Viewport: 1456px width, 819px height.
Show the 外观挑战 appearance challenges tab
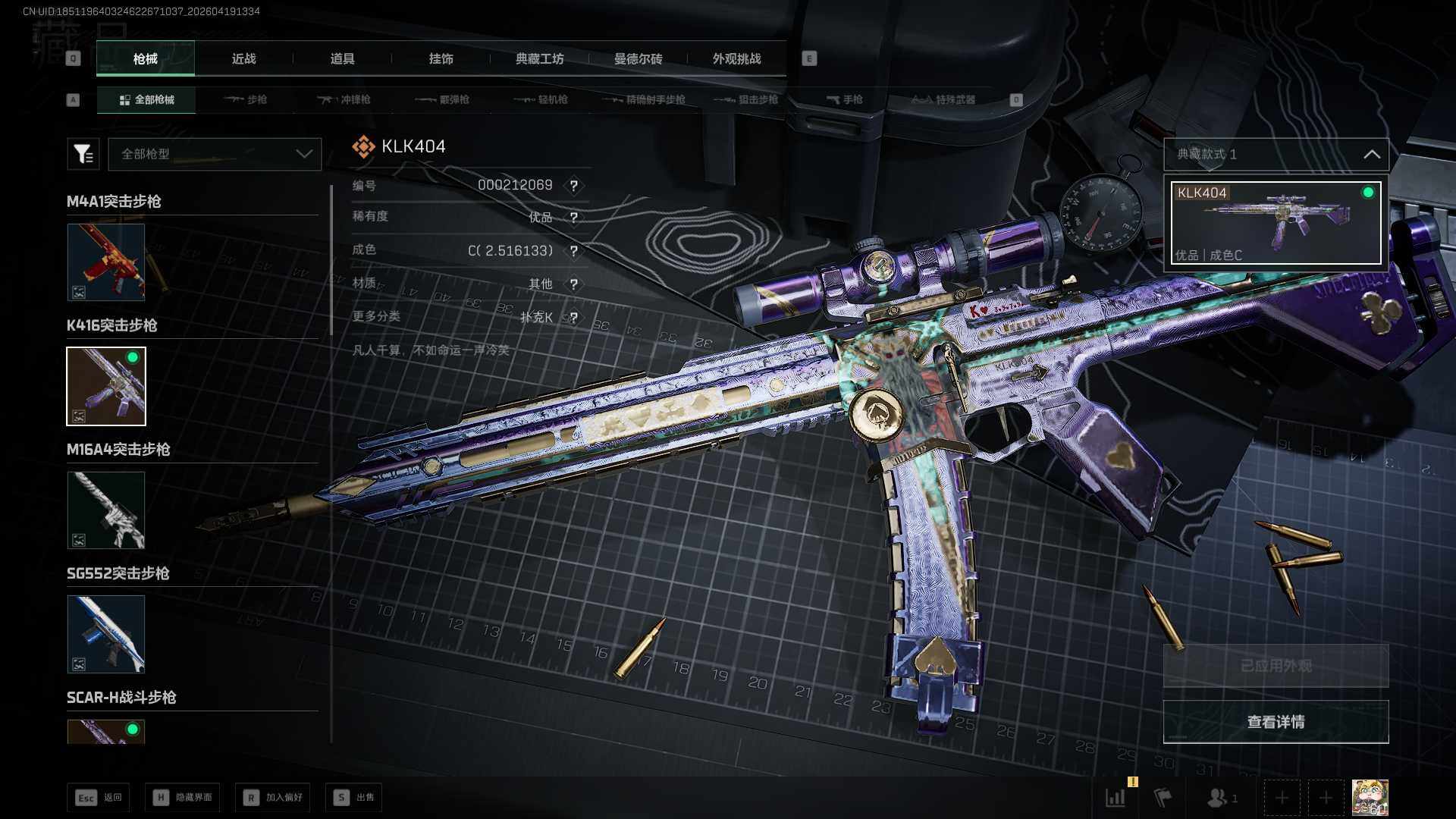coord(736,59)
